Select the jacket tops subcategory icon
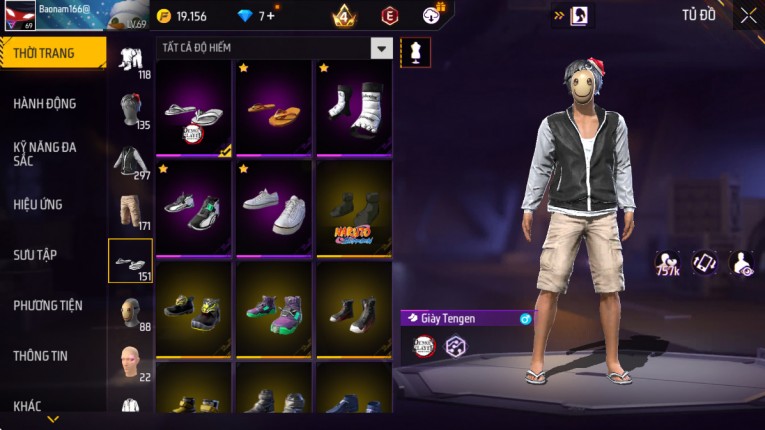 [x=130, y=160]
